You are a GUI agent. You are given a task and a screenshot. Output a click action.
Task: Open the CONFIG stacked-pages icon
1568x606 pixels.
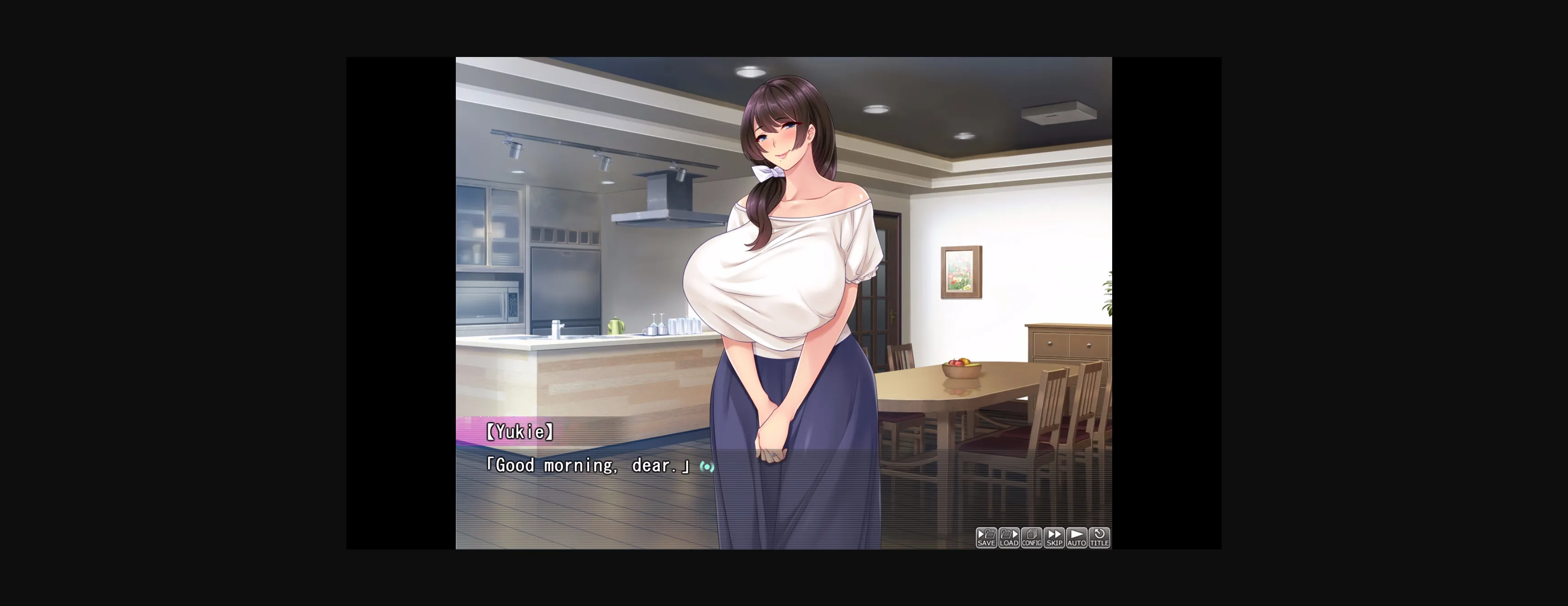1032,533
